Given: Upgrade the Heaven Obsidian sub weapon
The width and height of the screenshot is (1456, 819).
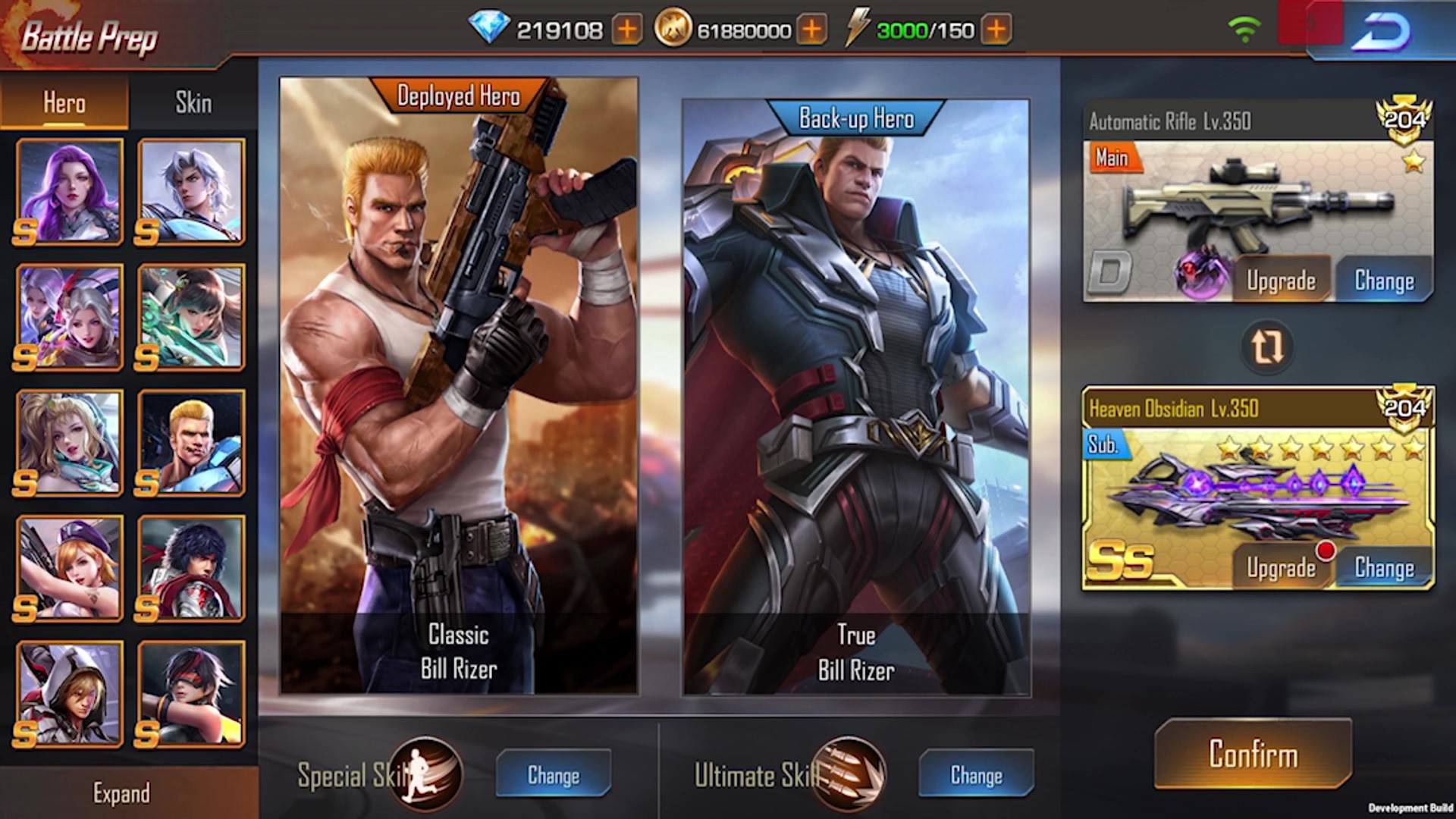Looking at the screenshot, I should click(x=1281, y=568).
